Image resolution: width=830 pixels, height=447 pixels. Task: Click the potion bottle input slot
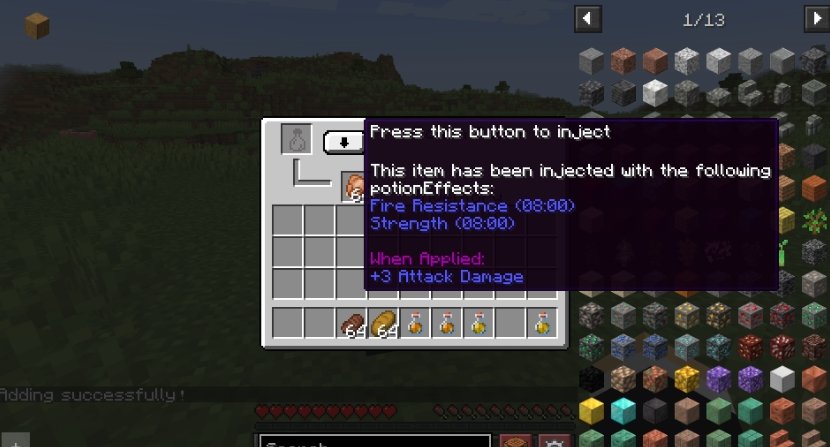click(295, 139)
